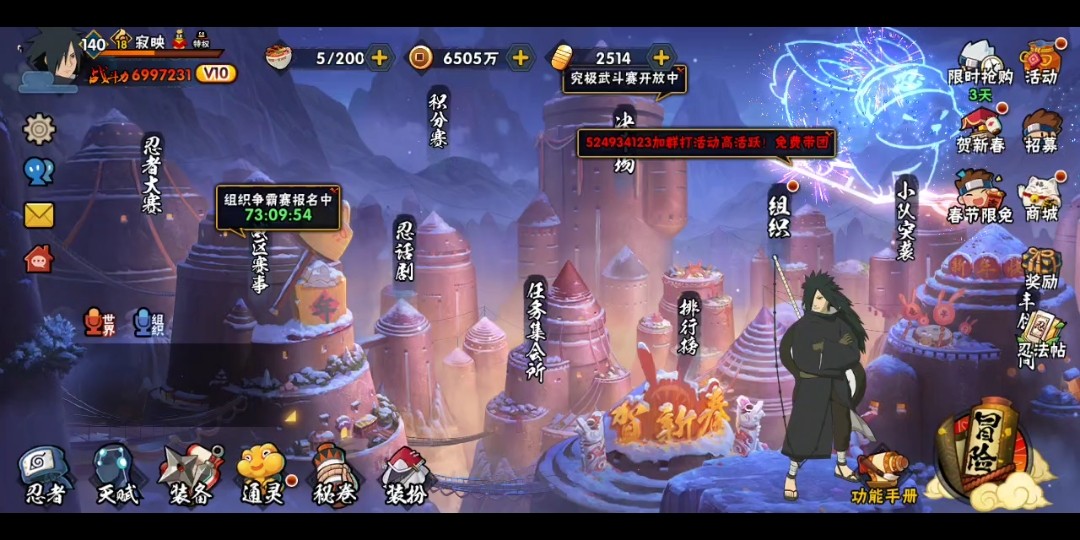Viewport: 1080px width, 540px height.
Task: Open the 招募 recruit menu
Action: [1041, 131]
